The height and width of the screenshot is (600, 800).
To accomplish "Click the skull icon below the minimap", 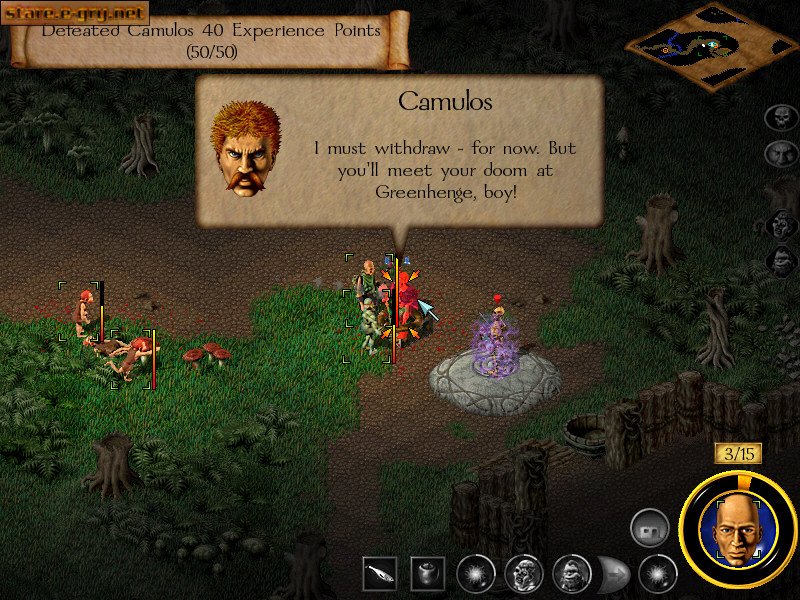I will click(780, 118).
